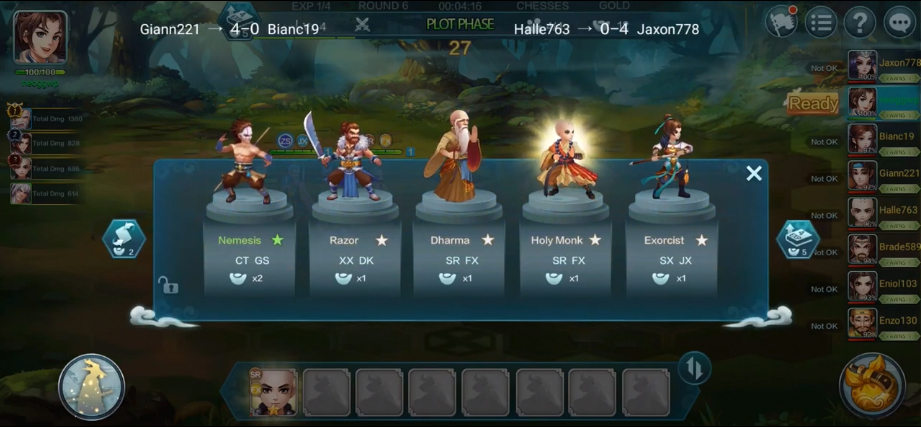The image size is (921, 427).
Task: Open the help question mark menu
Action: pyautogui.click(x=859, y=21)
